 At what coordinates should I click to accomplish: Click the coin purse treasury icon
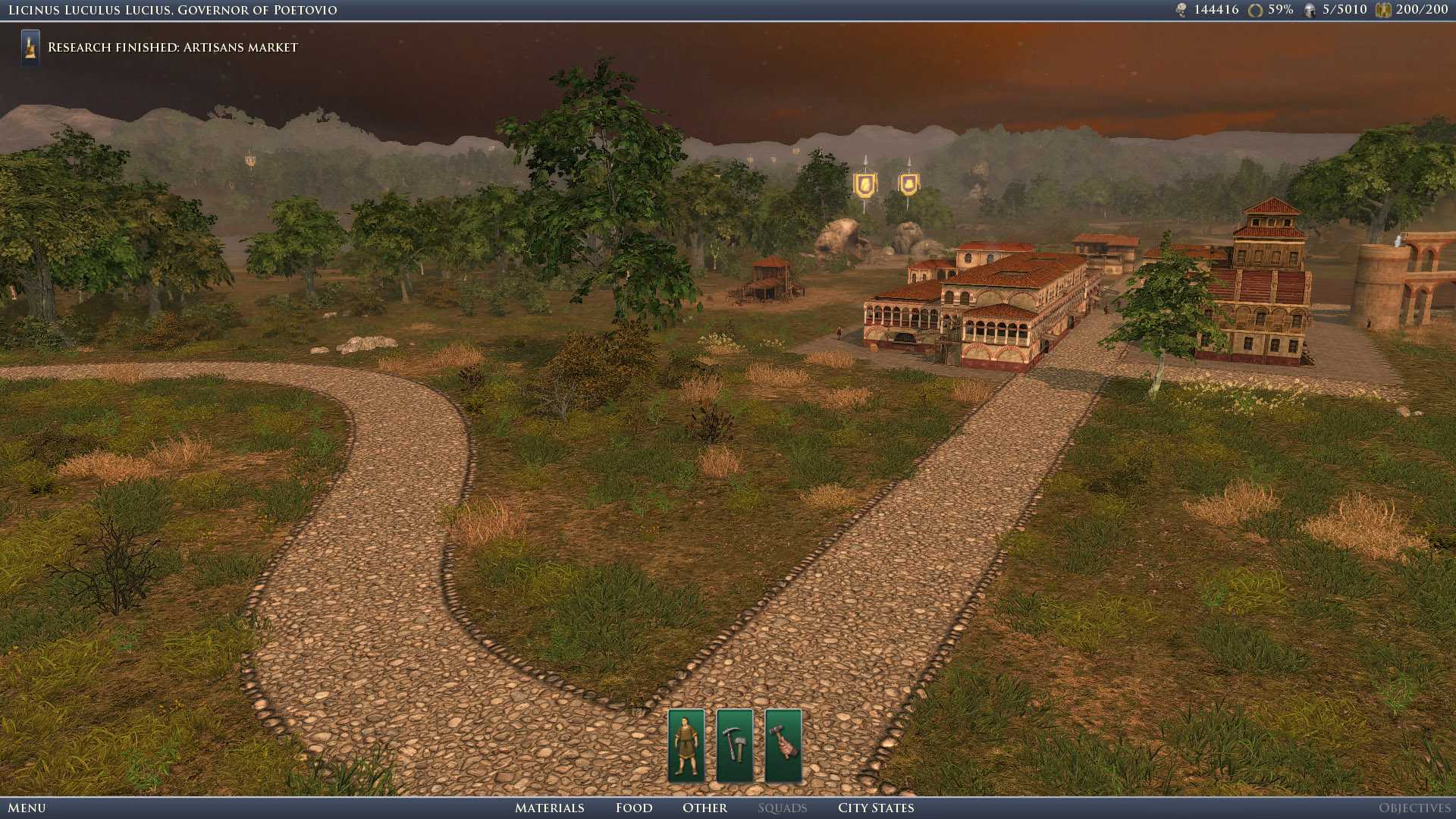pyautogui.click(x=1181, y=10)
